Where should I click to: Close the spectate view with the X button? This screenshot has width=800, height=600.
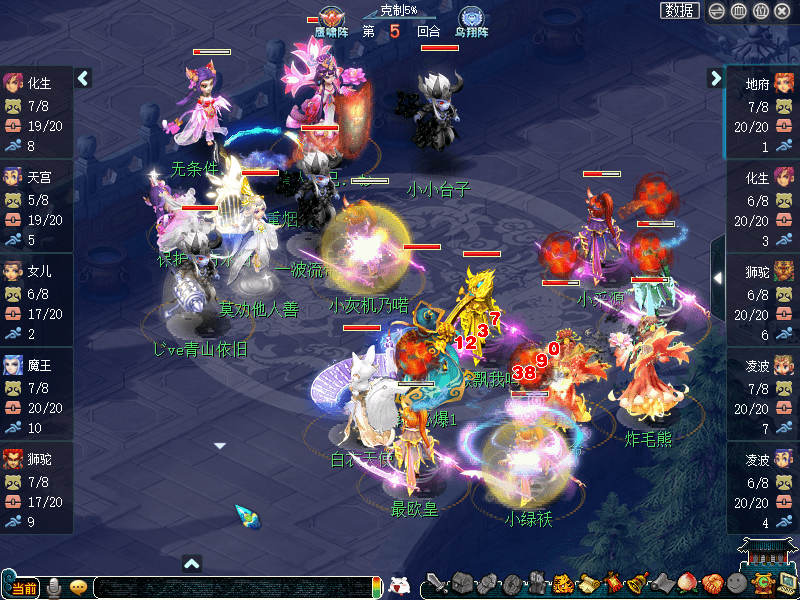[783, 11]
